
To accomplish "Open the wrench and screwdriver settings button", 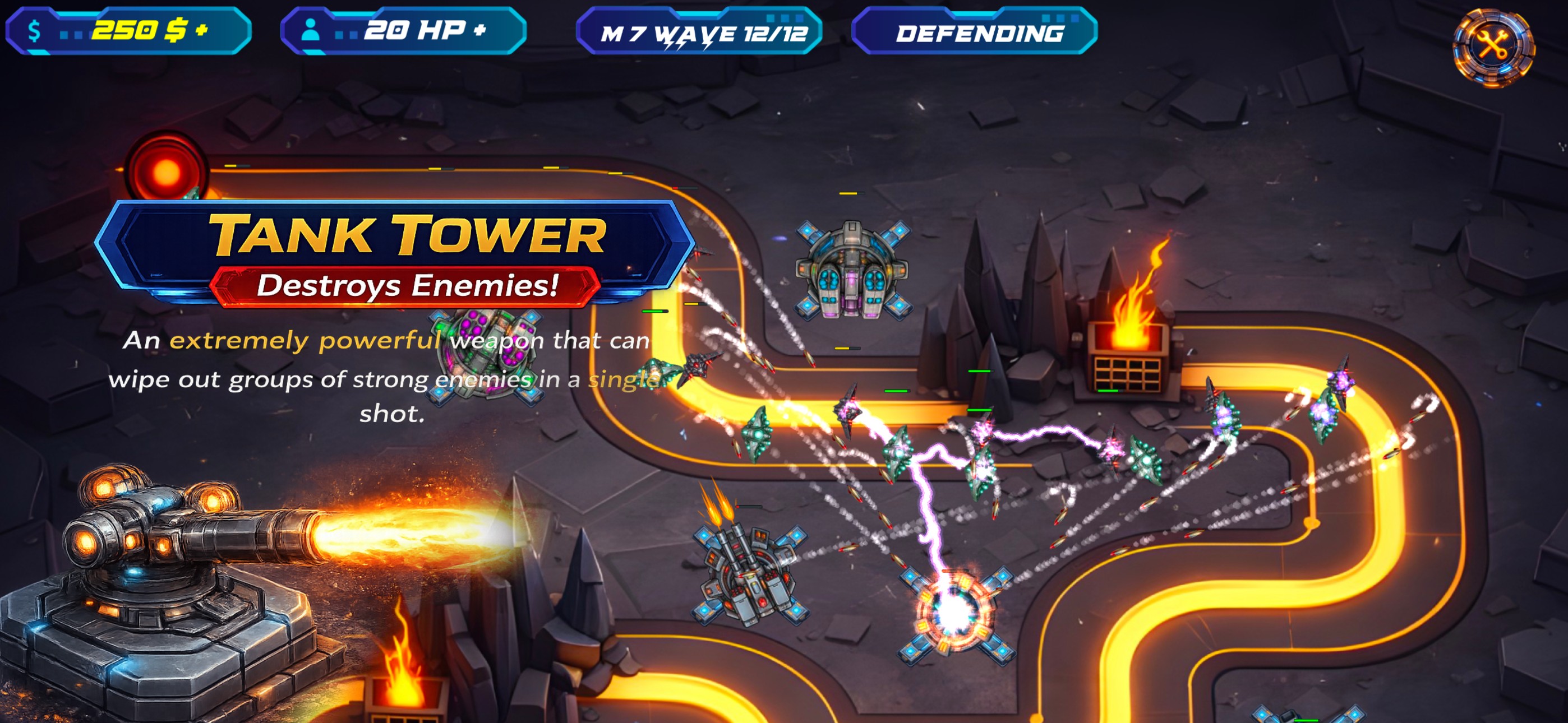I will [x=1493, y=47].
